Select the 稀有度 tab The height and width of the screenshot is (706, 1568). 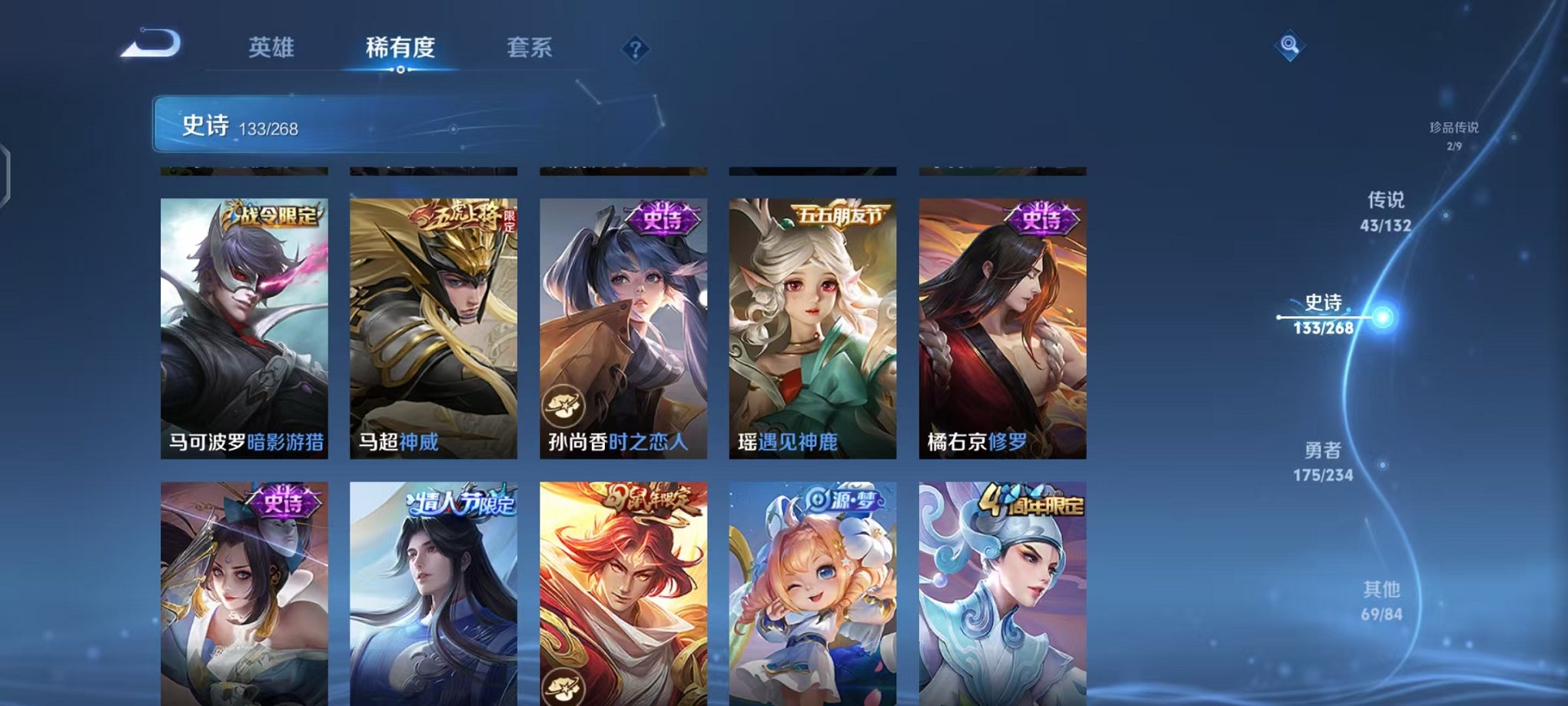[402, 46]
